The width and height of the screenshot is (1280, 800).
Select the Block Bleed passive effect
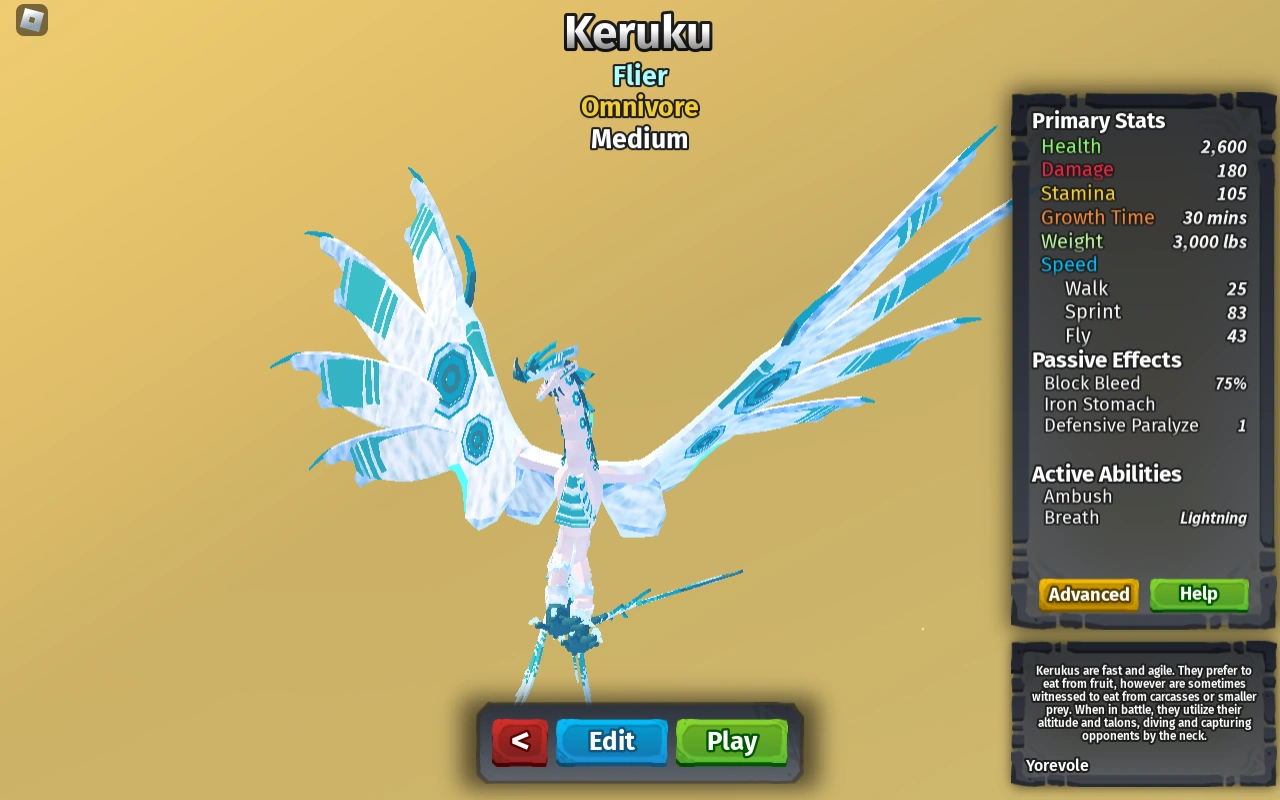(x=1092, y=383)
